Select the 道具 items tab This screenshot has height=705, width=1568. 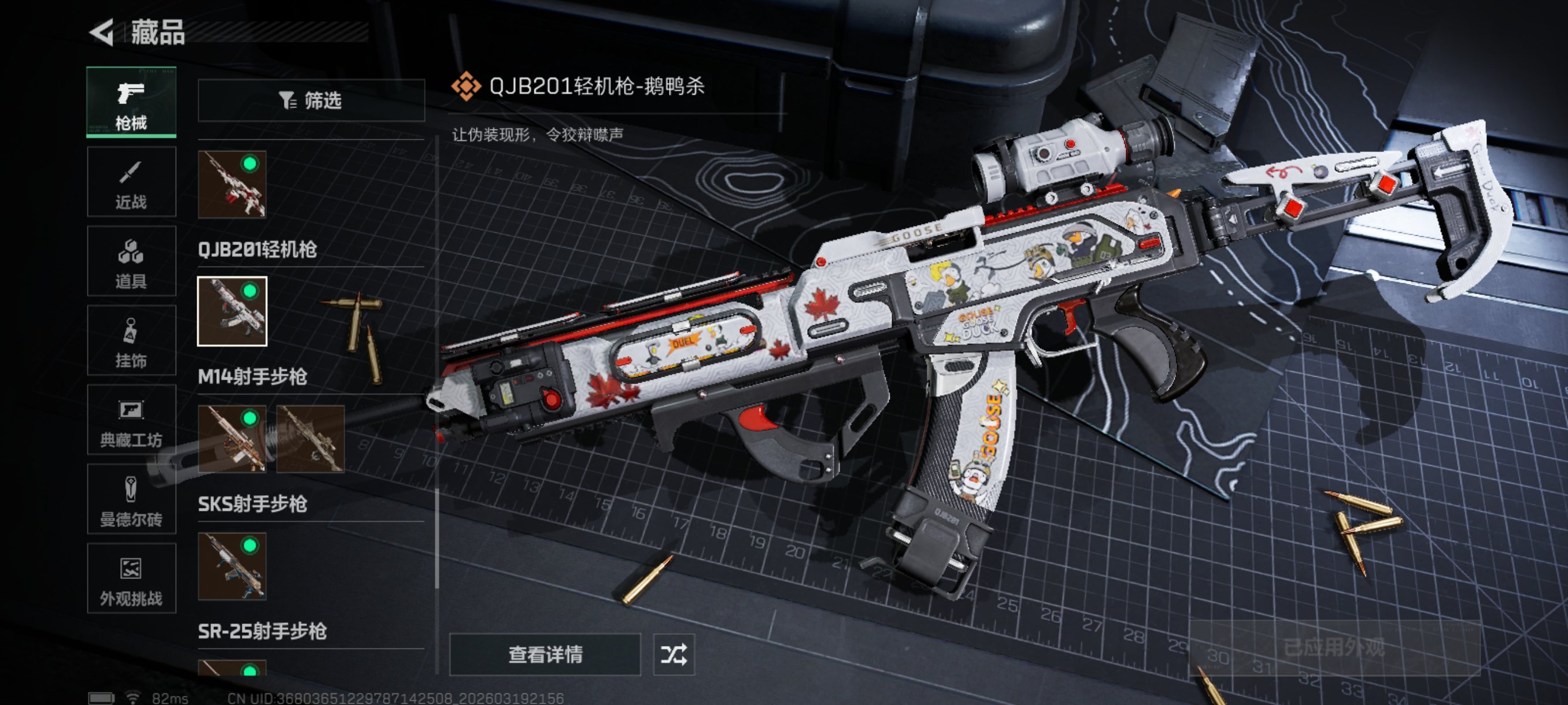(131, 262)
